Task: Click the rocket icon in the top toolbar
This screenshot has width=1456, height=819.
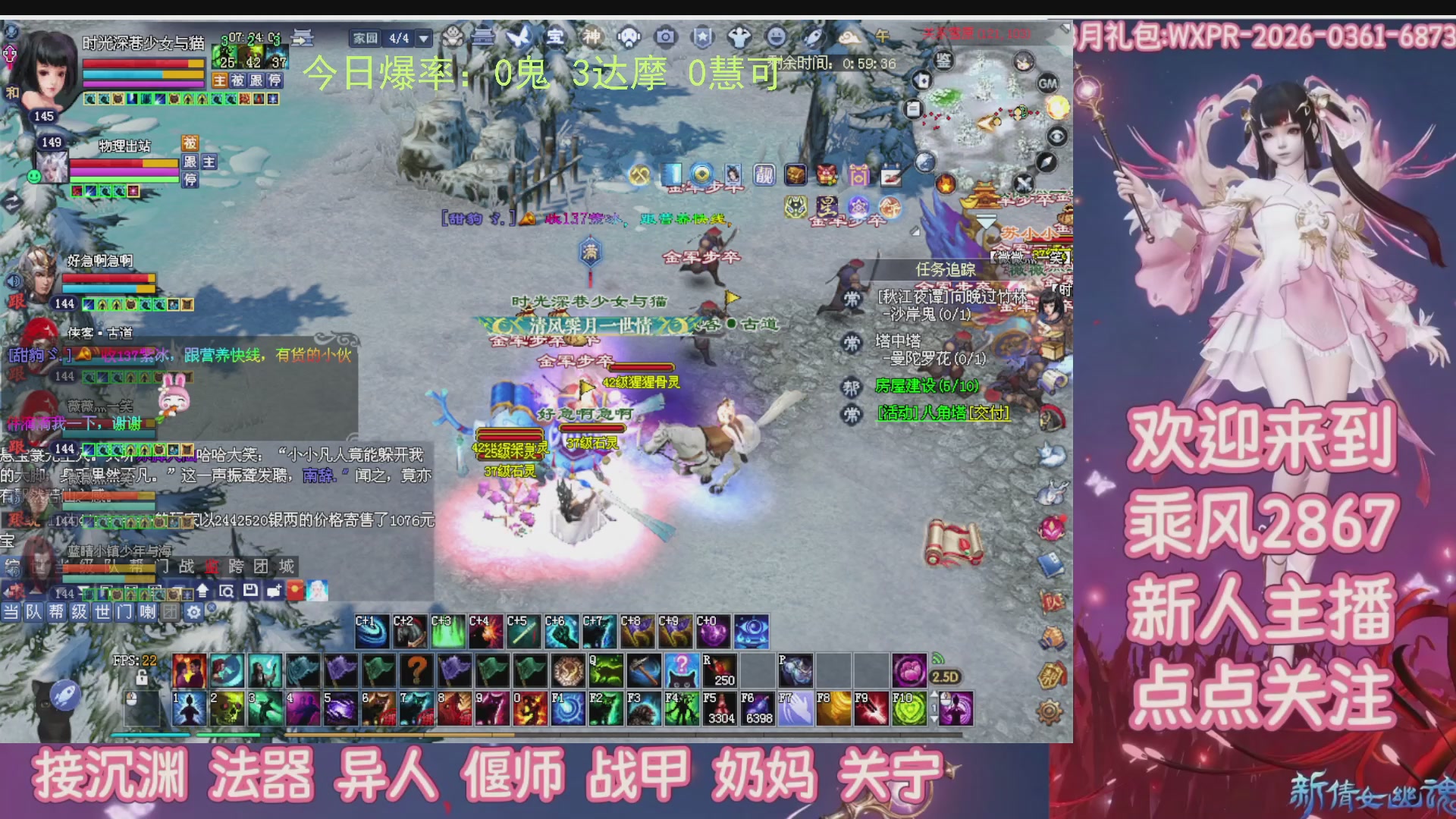Action: click(x=813, y=38)
